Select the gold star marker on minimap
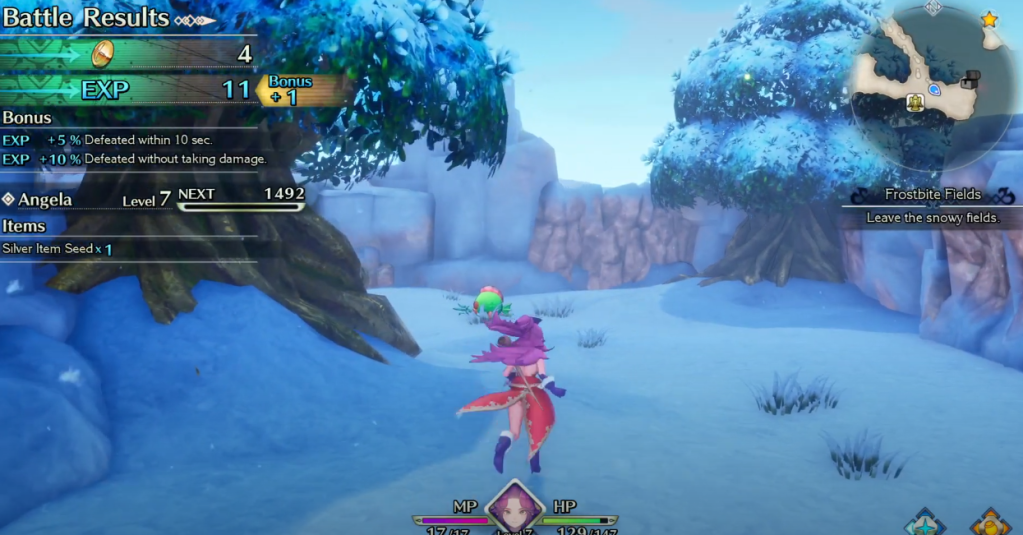Screen dimensions: 1023x535 (x=990, y=19)
